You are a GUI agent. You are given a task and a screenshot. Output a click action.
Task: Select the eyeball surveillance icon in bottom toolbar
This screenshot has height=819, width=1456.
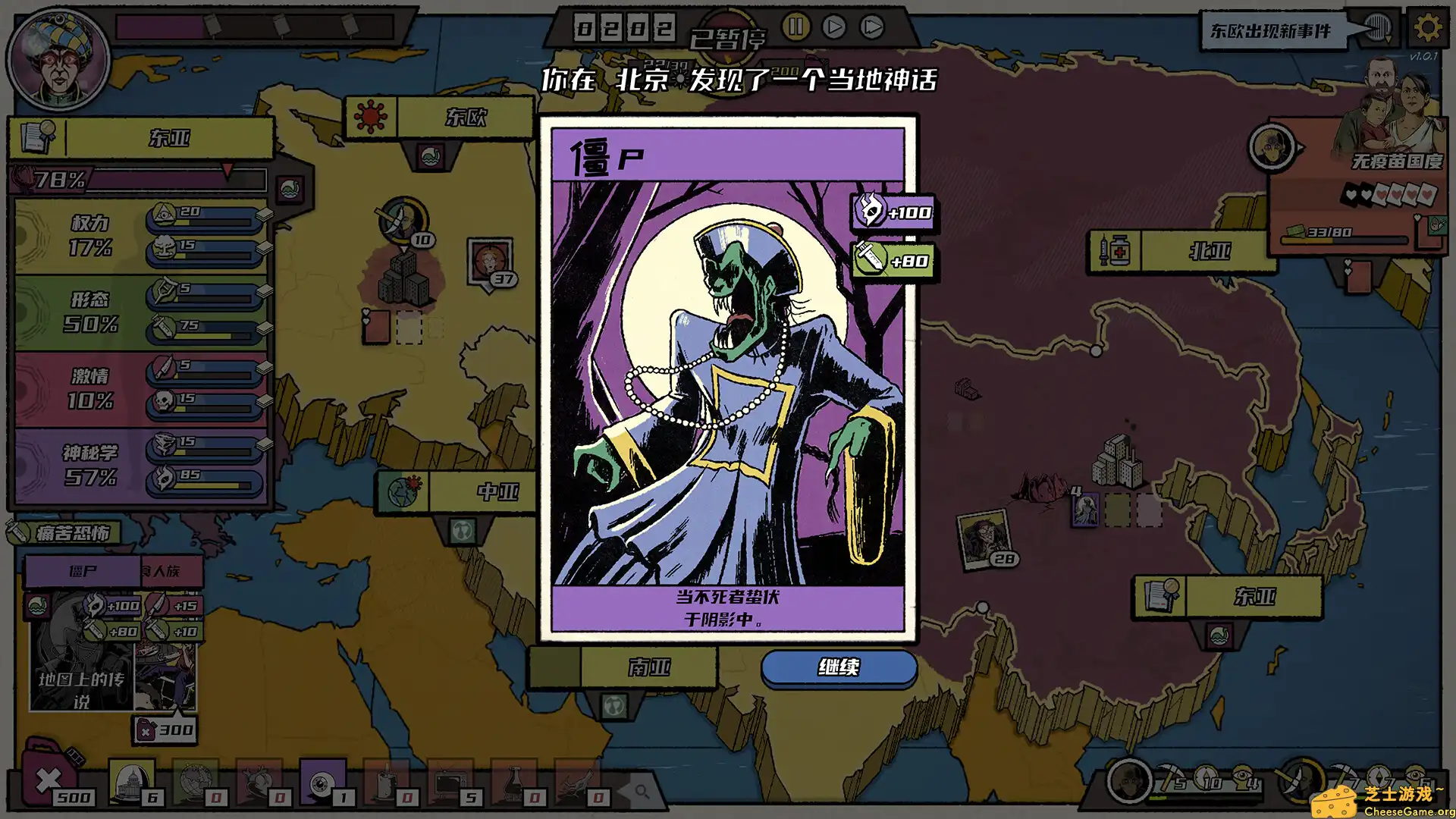click(x=320, y=783)
